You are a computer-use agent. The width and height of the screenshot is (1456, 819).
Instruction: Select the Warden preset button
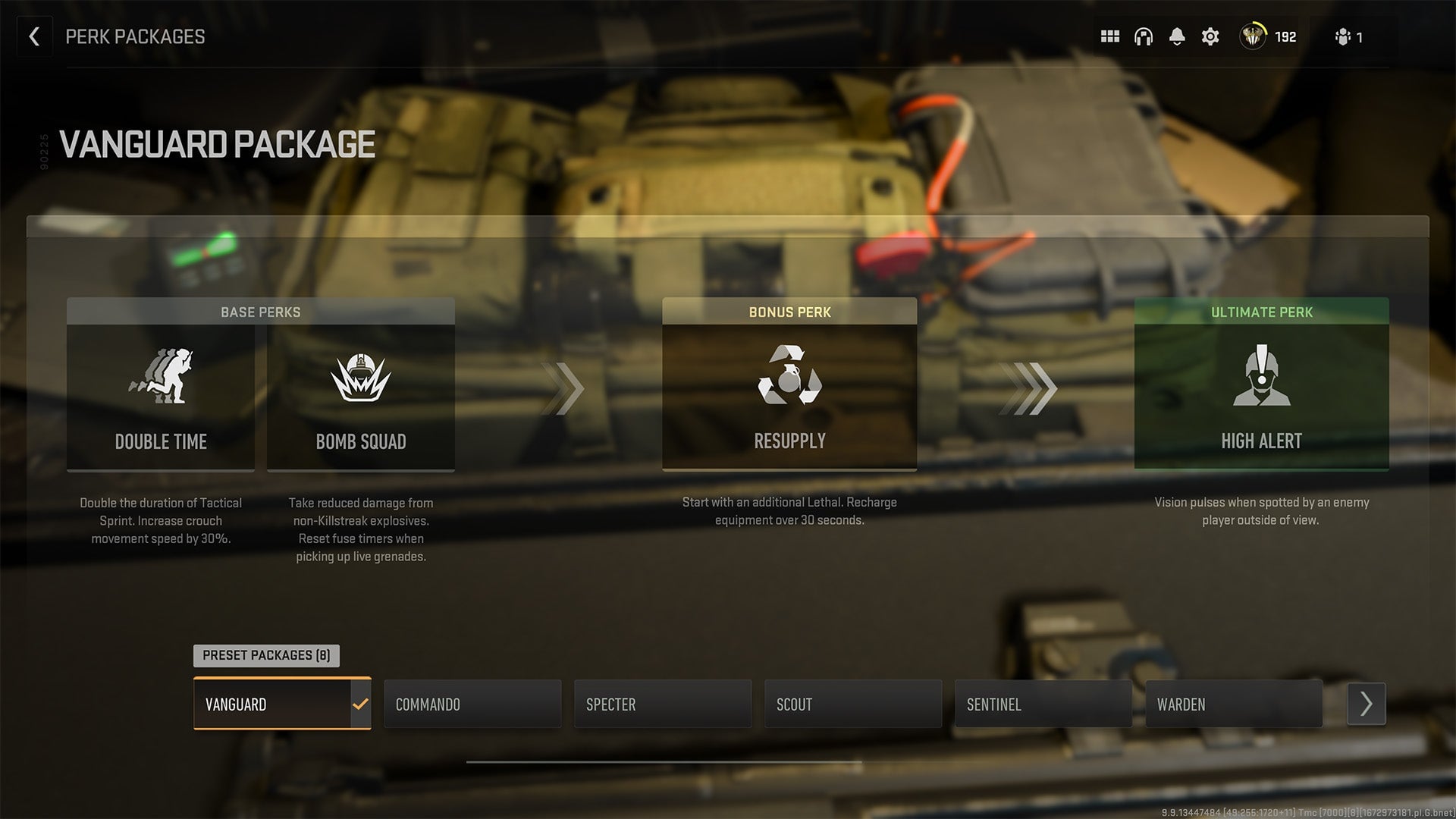coord(1233,704)
